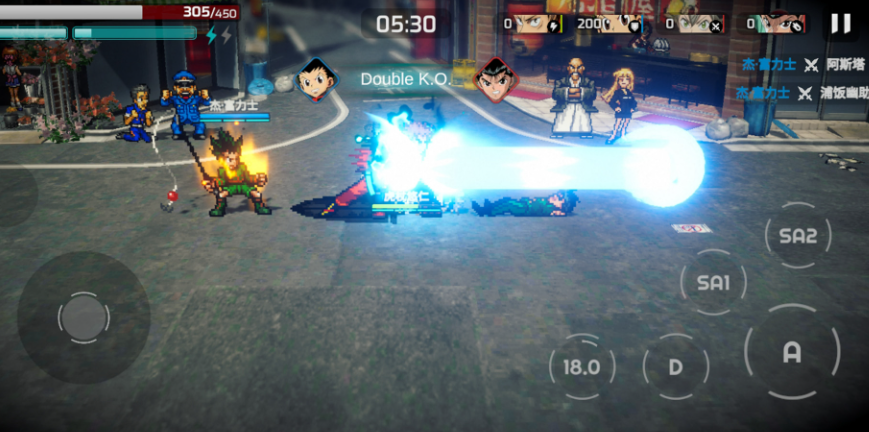The image size is (869, 432).
Task: Tap the virtual joystick center
Action: 83,318
